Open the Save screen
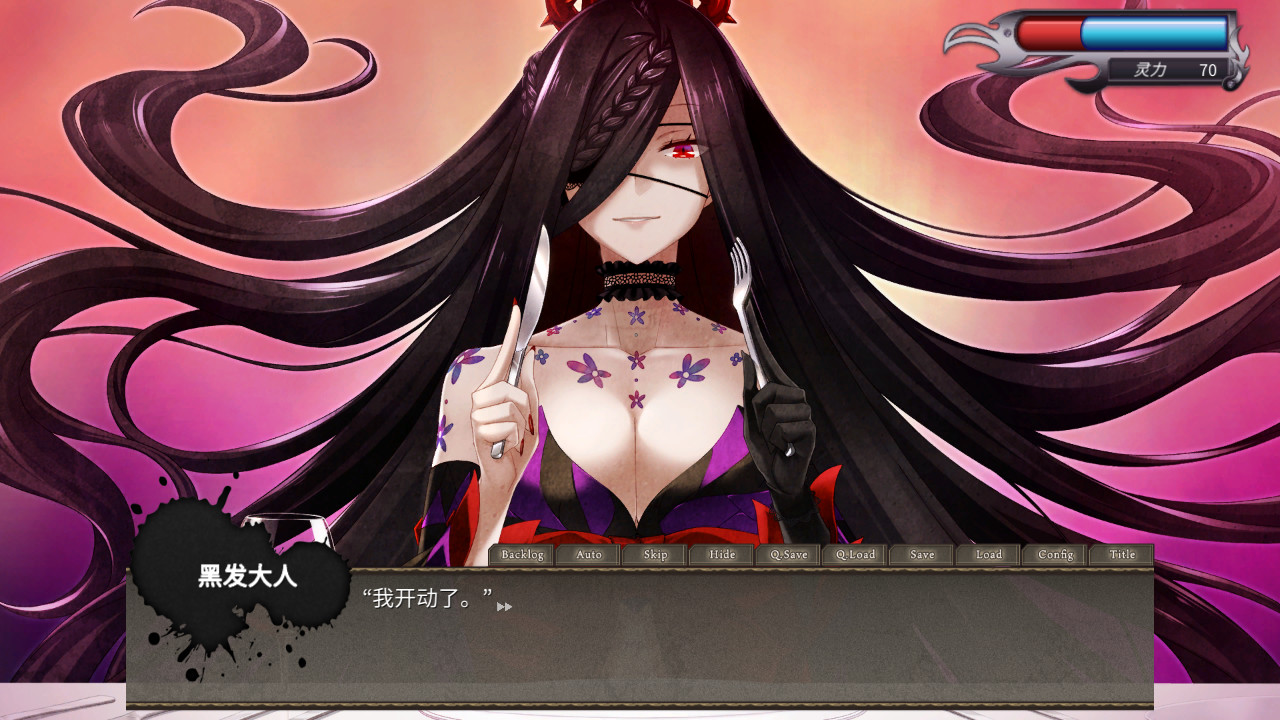 point(920,554)
